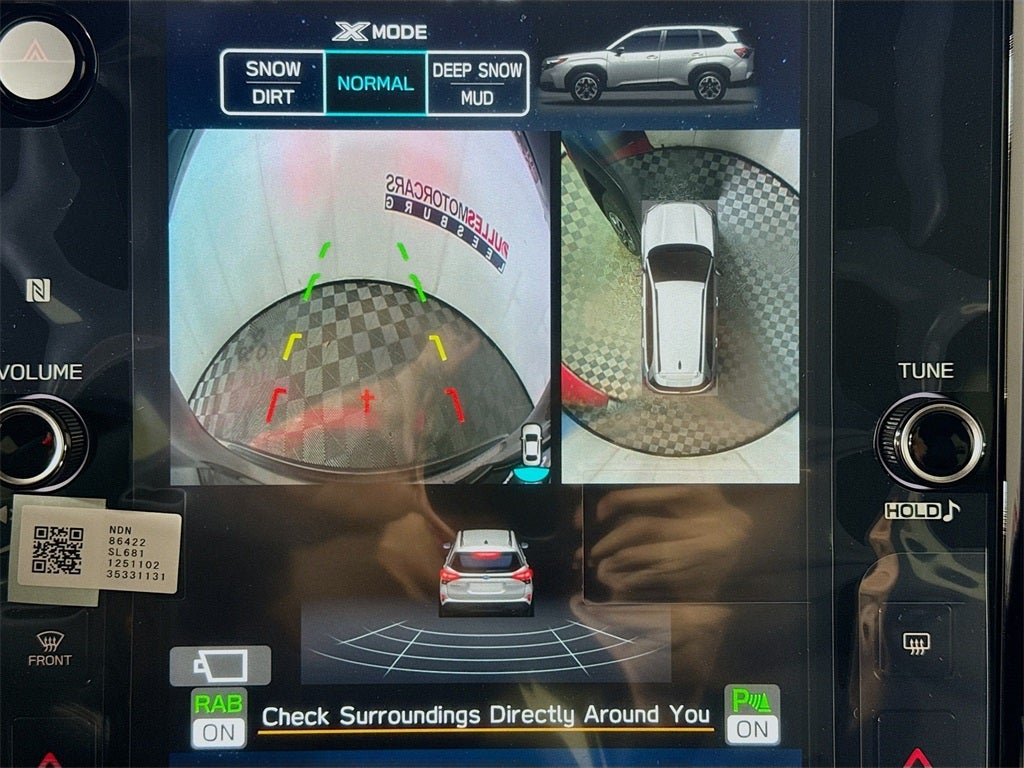This screenshot has height=768, width=1024.
Task: Activate the FRONT defroster button
Action: pyautogui.click(x=49, y=649)
